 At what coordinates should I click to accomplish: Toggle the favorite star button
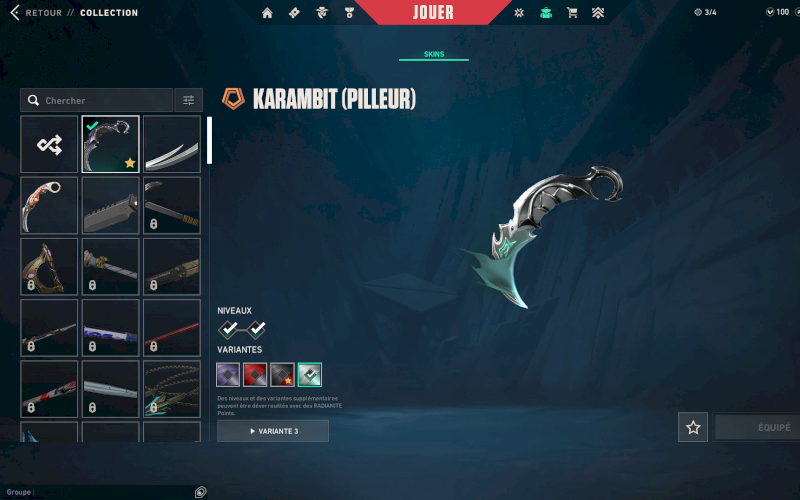point(693,427)
